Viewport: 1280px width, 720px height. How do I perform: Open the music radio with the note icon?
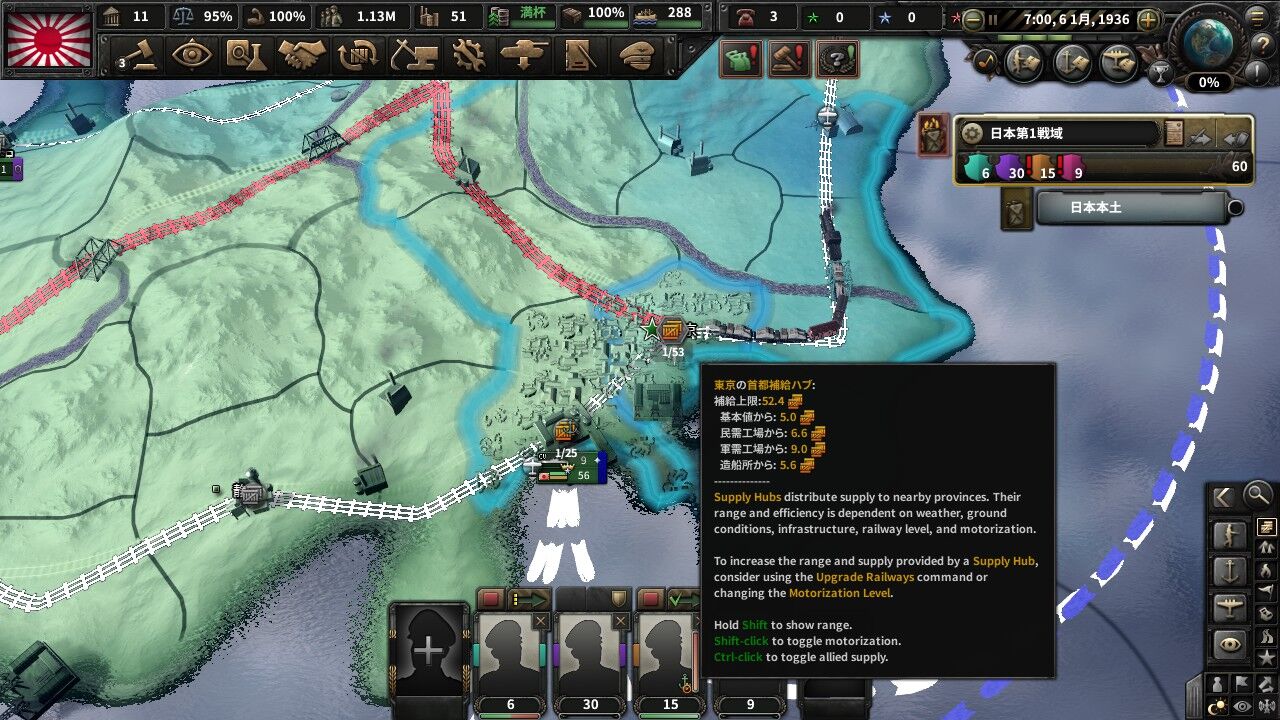(987, 61)
